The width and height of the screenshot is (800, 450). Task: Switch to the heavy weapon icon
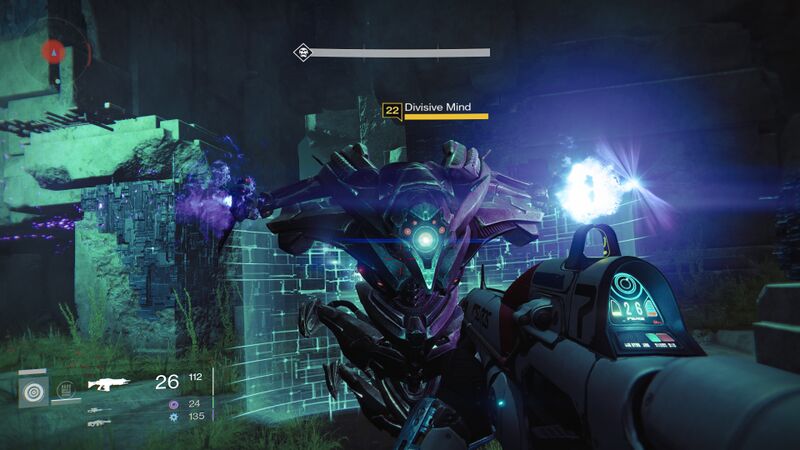click(99, 423)
